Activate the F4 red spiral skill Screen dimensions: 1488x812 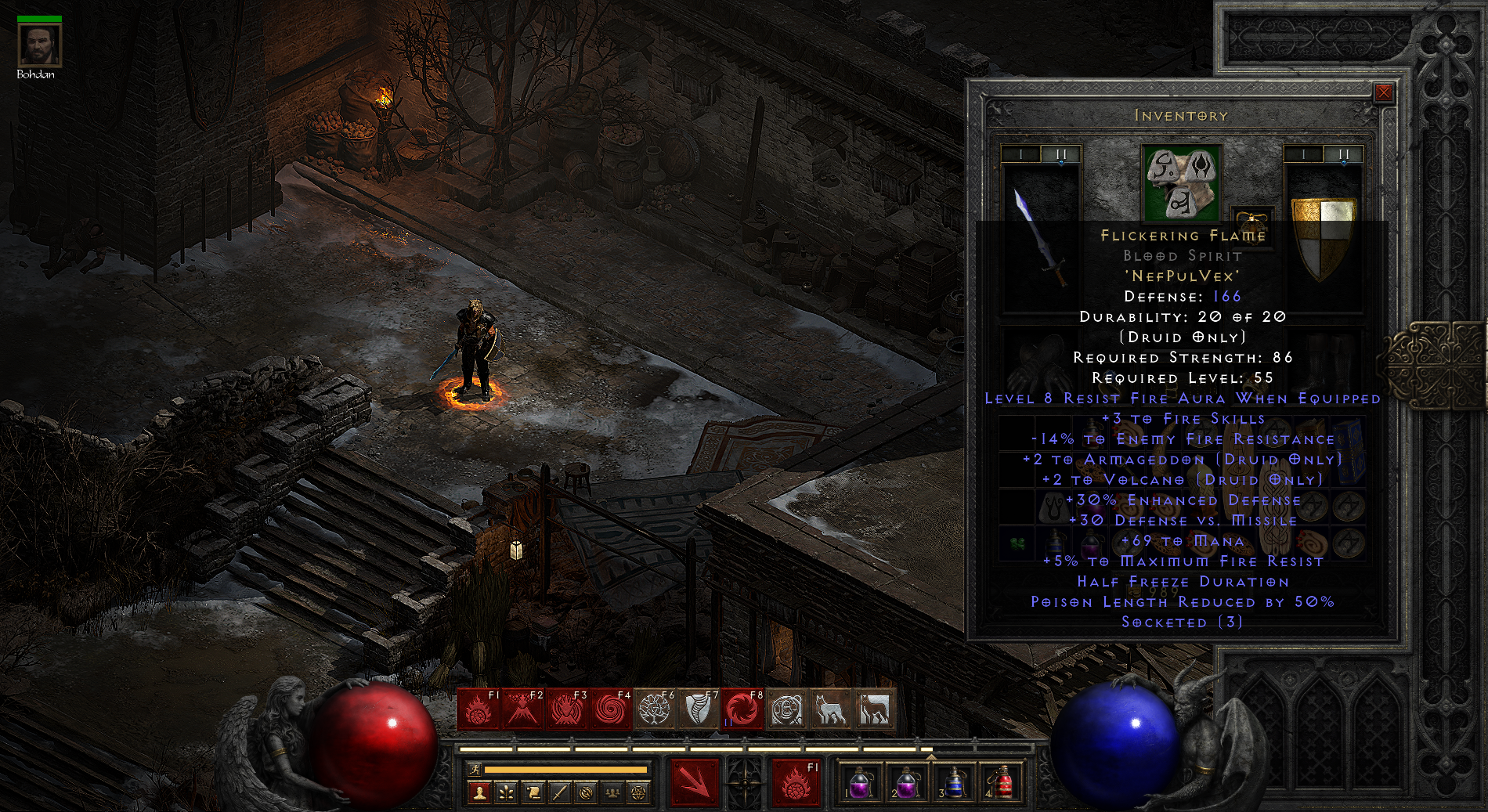(x=610, y=709)
